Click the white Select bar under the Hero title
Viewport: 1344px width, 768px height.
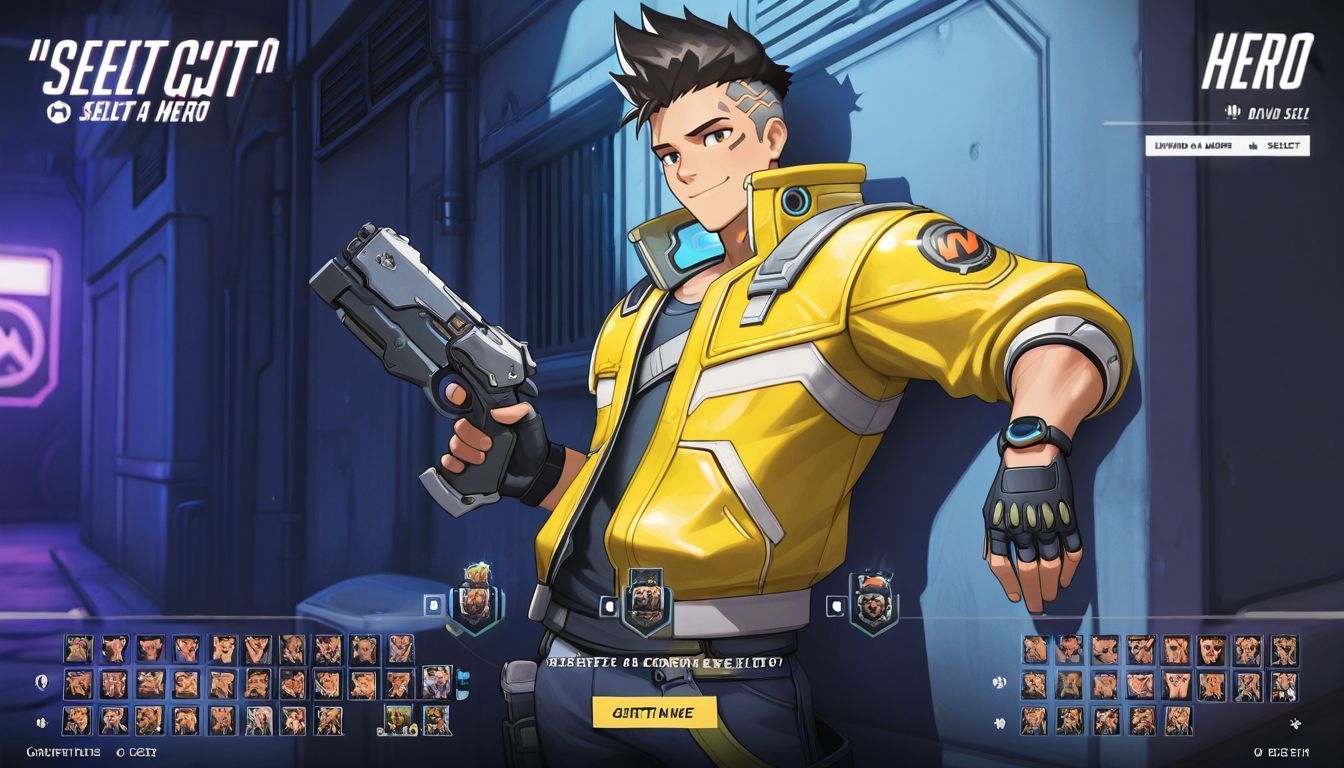[1226, 145]
